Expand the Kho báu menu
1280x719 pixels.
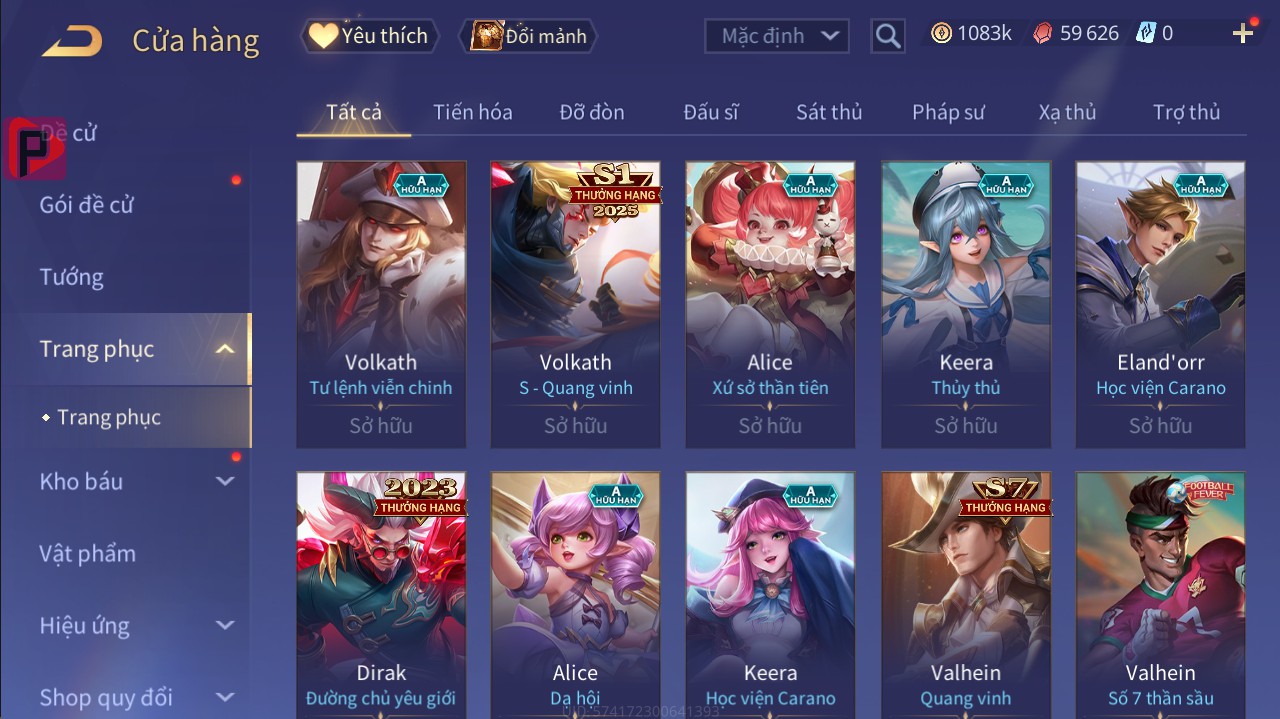[x=82, y=481]
